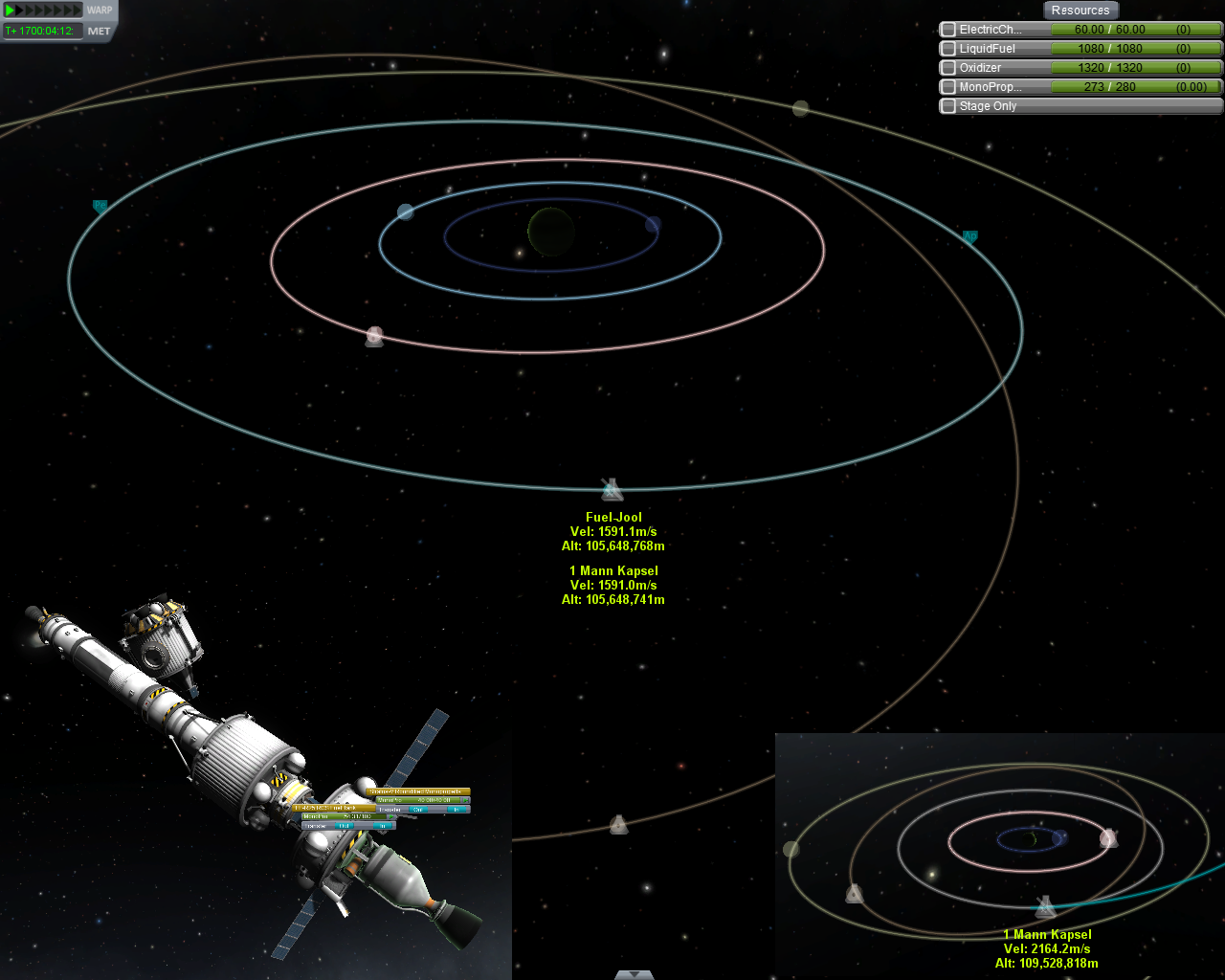Toggle the Stage Only checkbox
Screen dimensions: 1225x980
(948, 106)
